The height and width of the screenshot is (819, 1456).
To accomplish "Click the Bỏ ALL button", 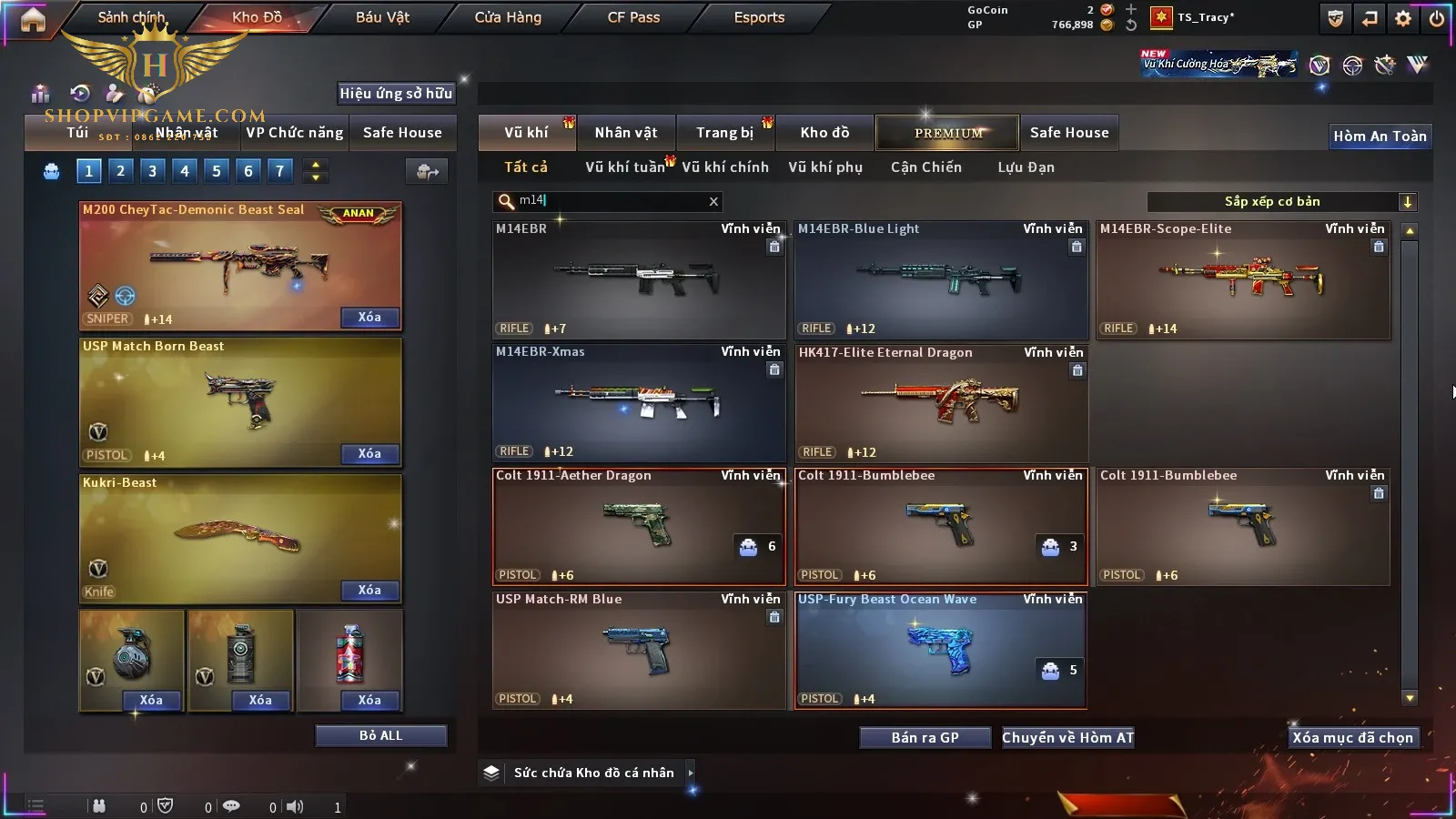I will (x=380, y=735).
